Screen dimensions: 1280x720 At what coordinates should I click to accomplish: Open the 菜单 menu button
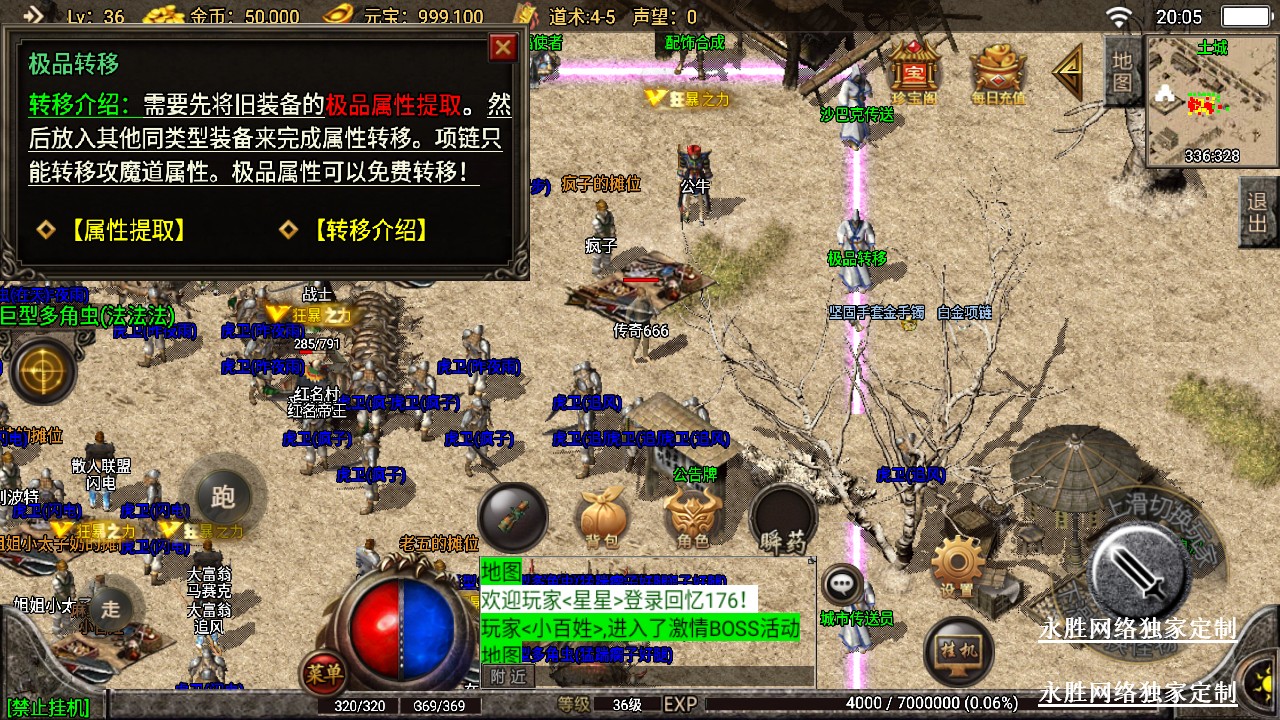(x=324, y=673)
